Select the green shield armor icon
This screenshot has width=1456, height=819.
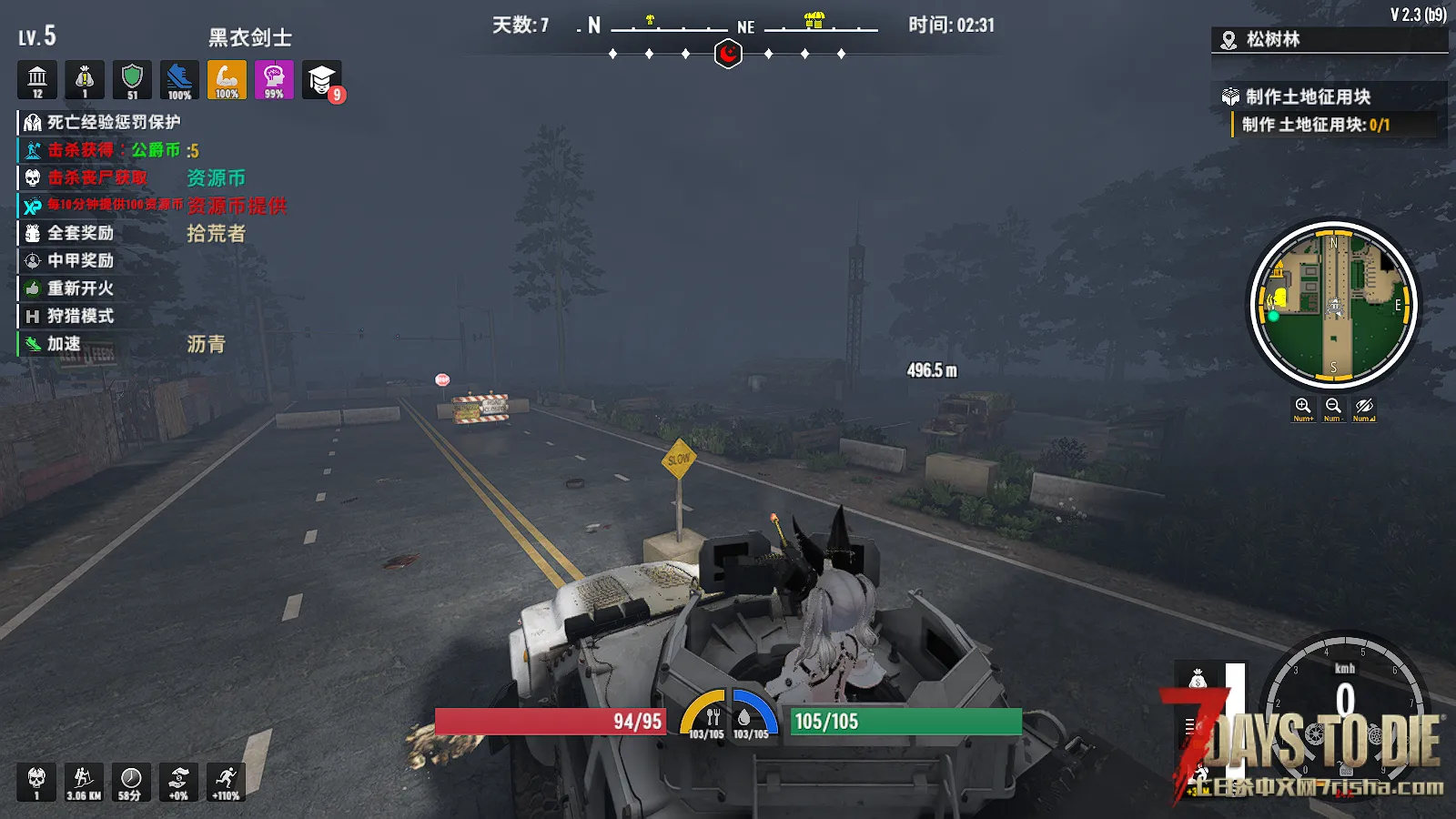pyautogui.click(x=132, y=80)
